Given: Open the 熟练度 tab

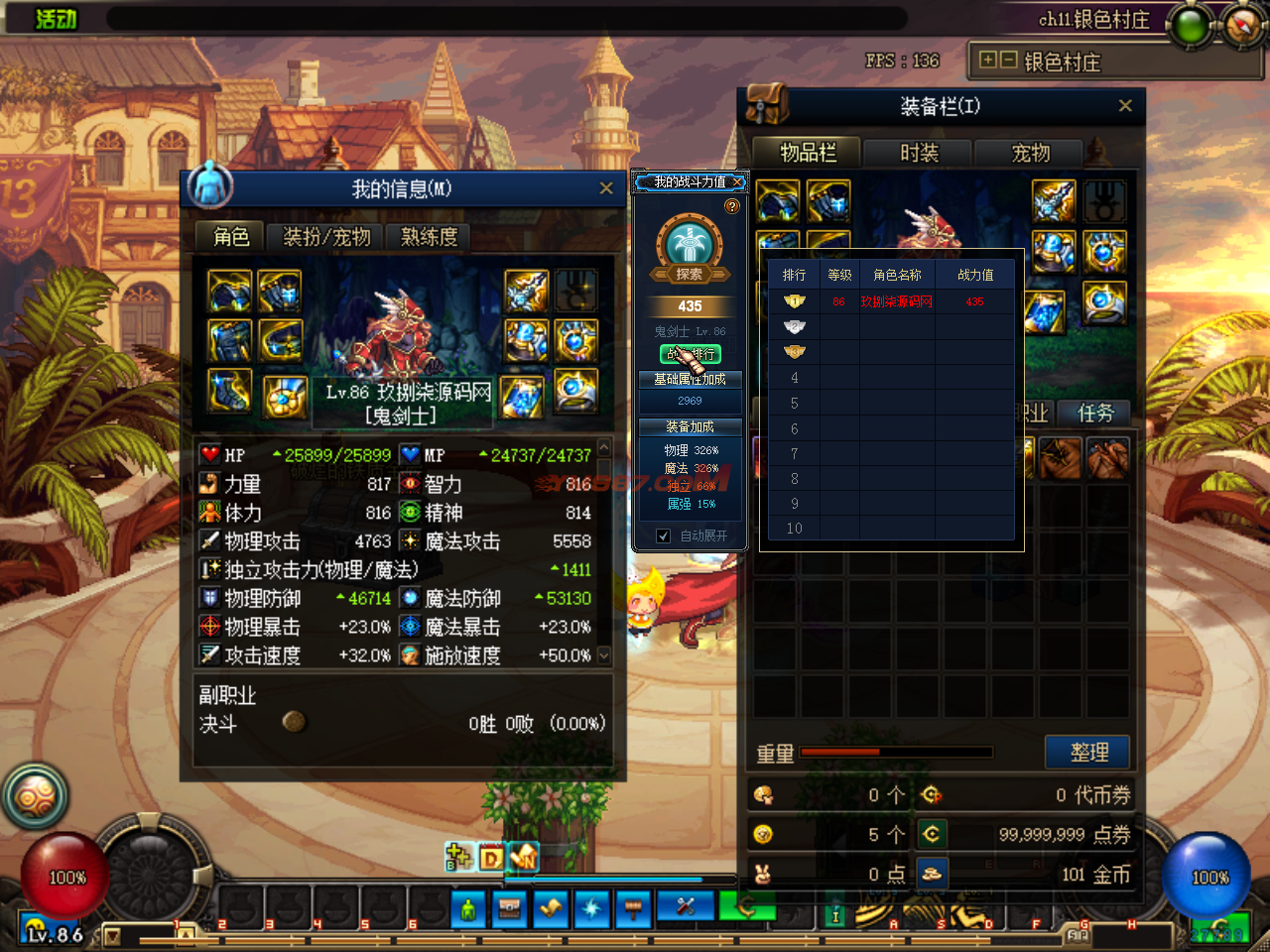Looking at the screenshot, I should 429,237.
